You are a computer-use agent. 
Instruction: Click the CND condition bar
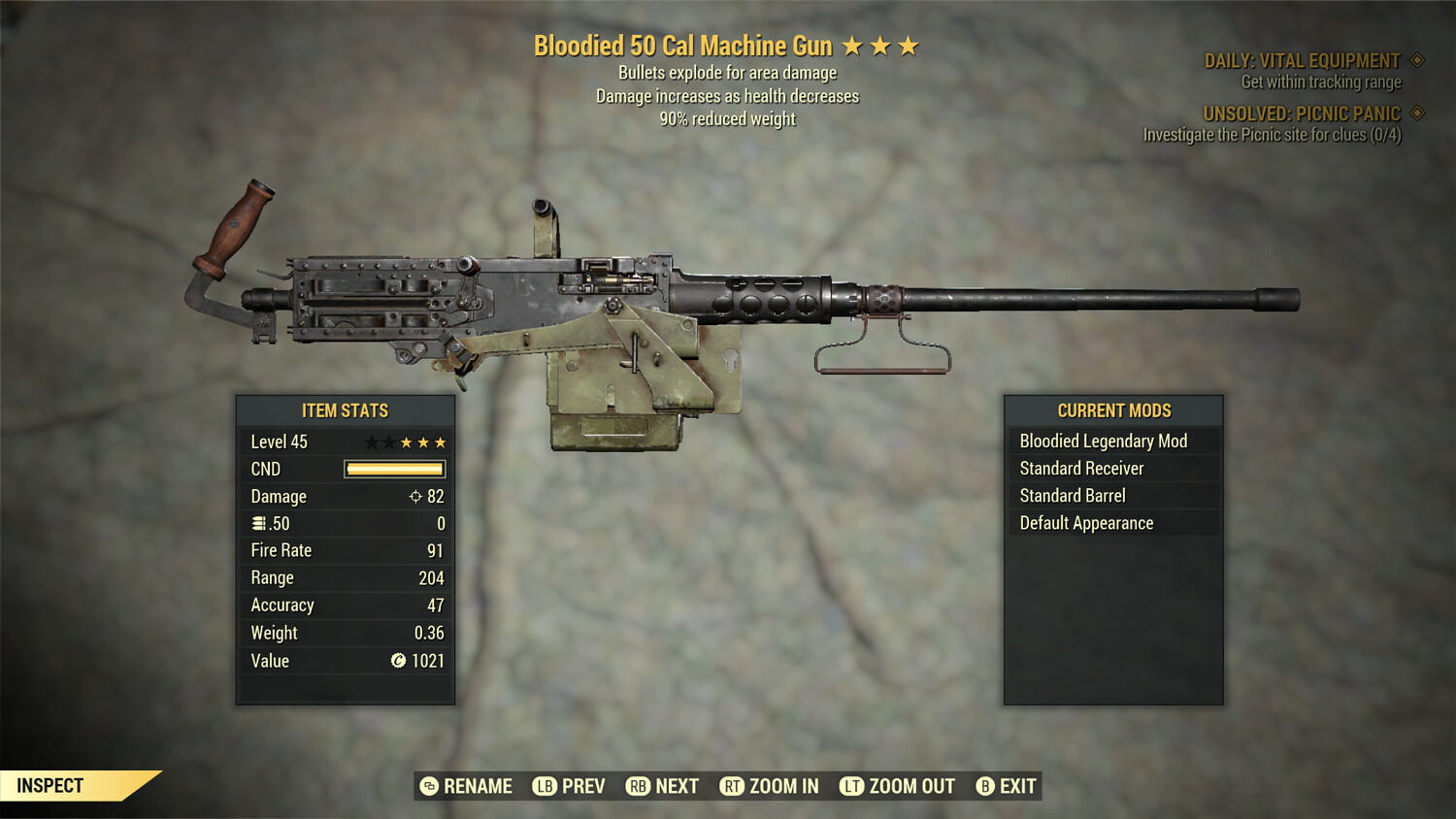pos(394,469)
